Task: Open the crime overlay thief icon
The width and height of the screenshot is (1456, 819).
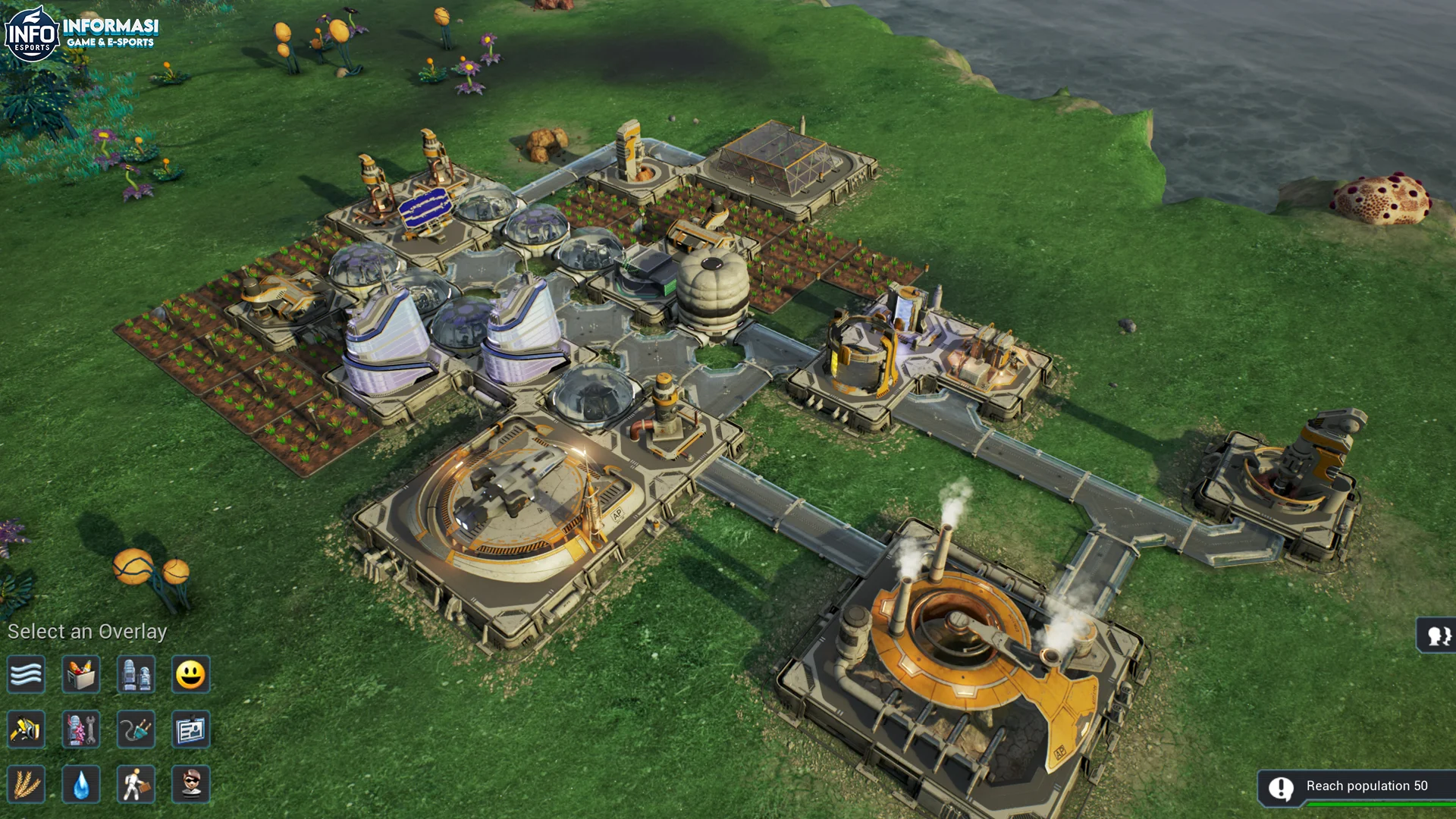Action: click(x=190, y=783)
